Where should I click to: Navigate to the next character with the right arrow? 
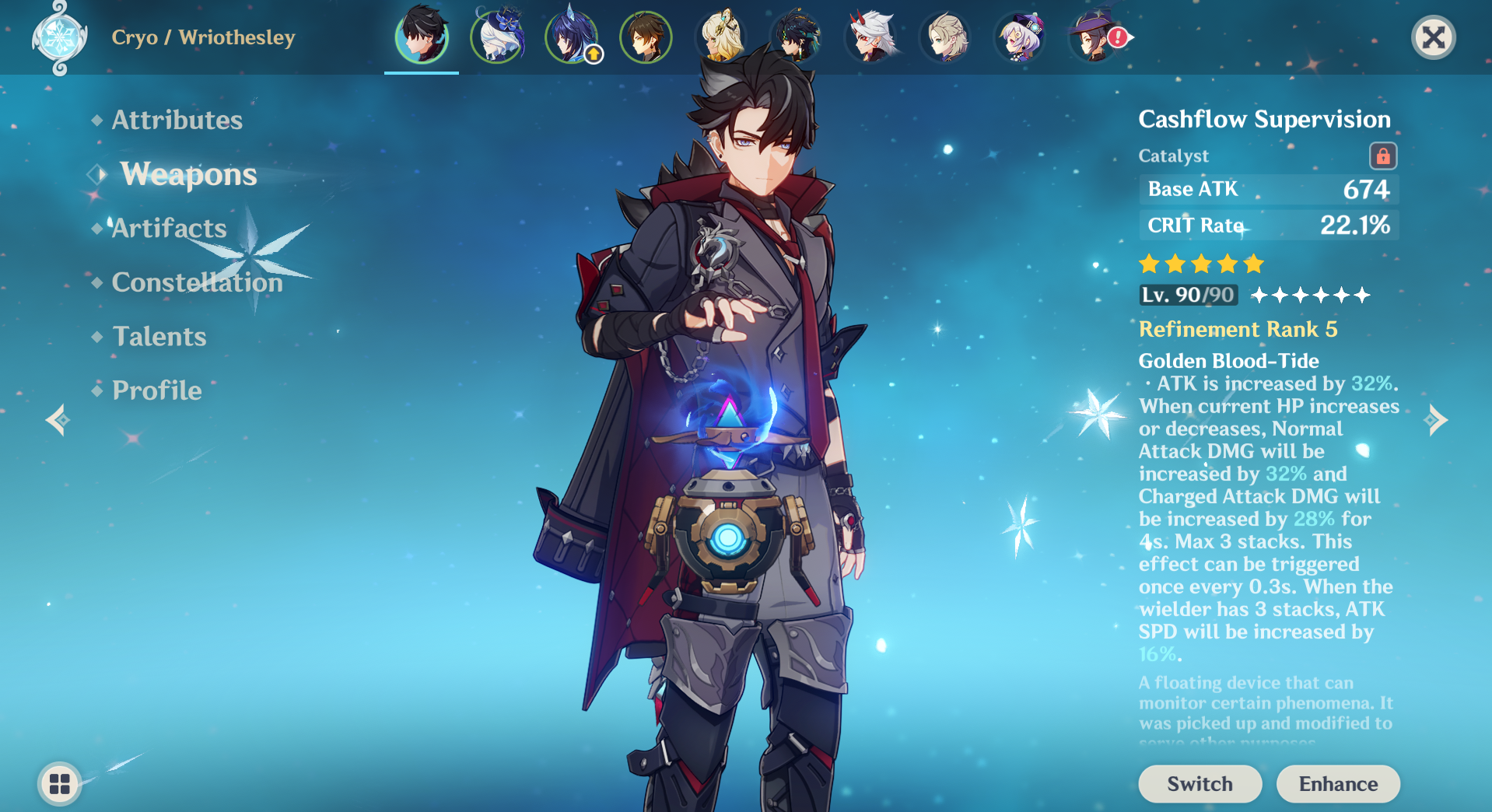(x=1437, y=419)
